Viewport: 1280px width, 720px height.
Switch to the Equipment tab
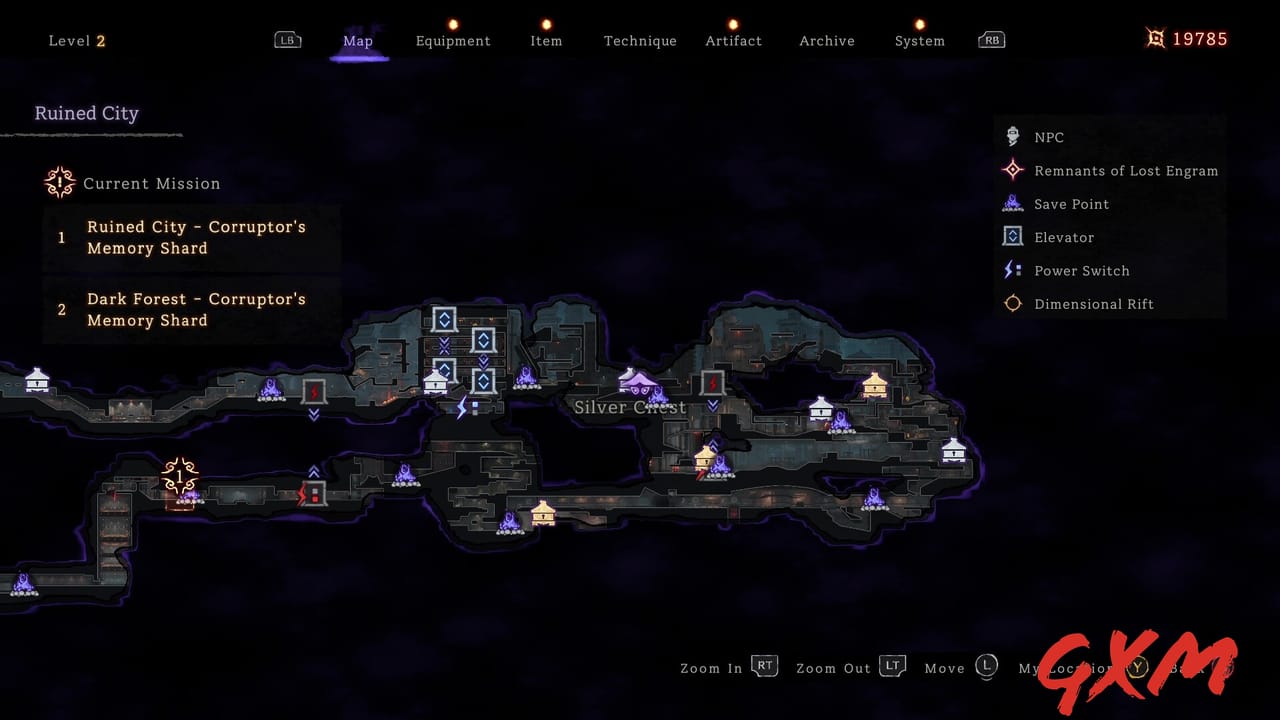click(x=453, y=41)
